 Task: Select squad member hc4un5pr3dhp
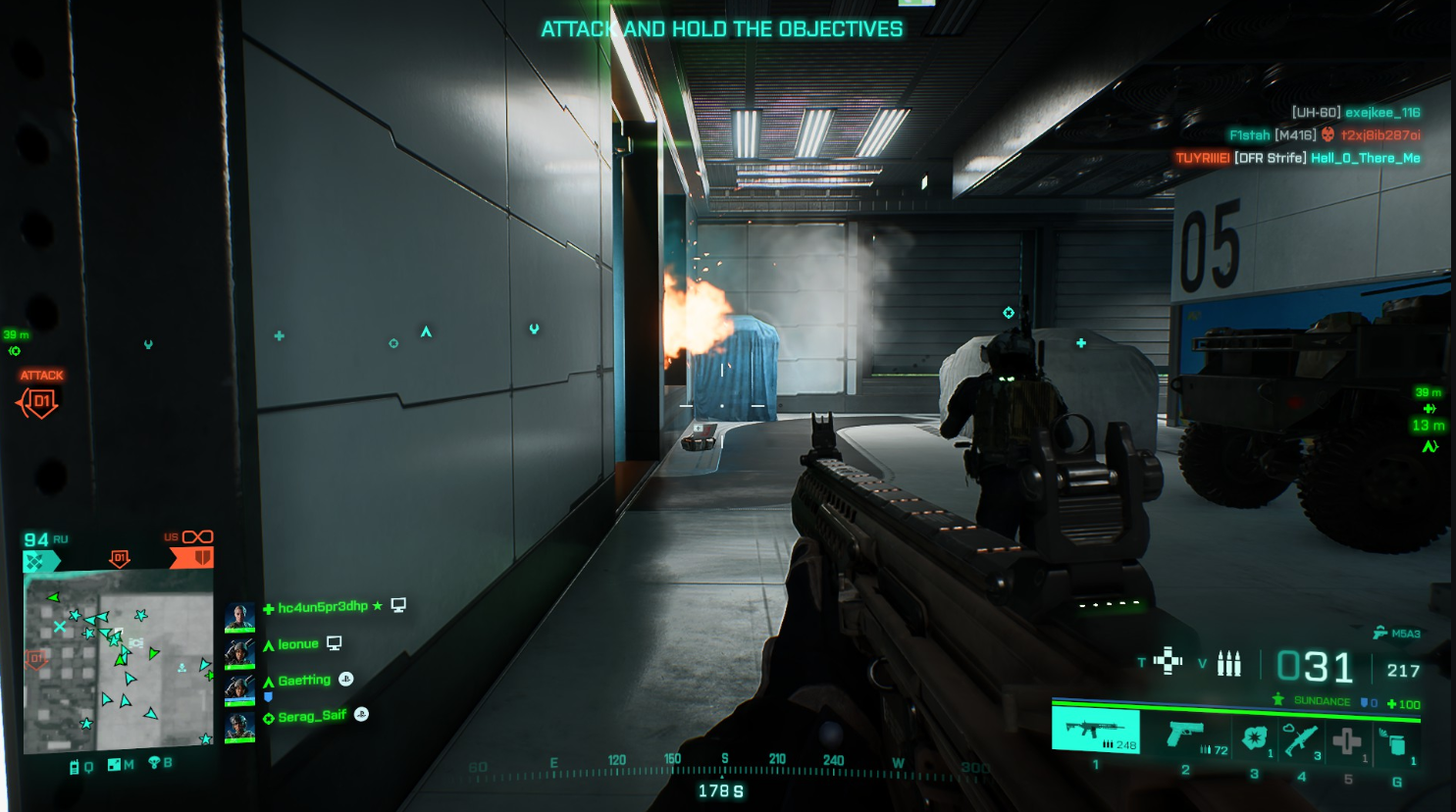(x=322, y=607)
